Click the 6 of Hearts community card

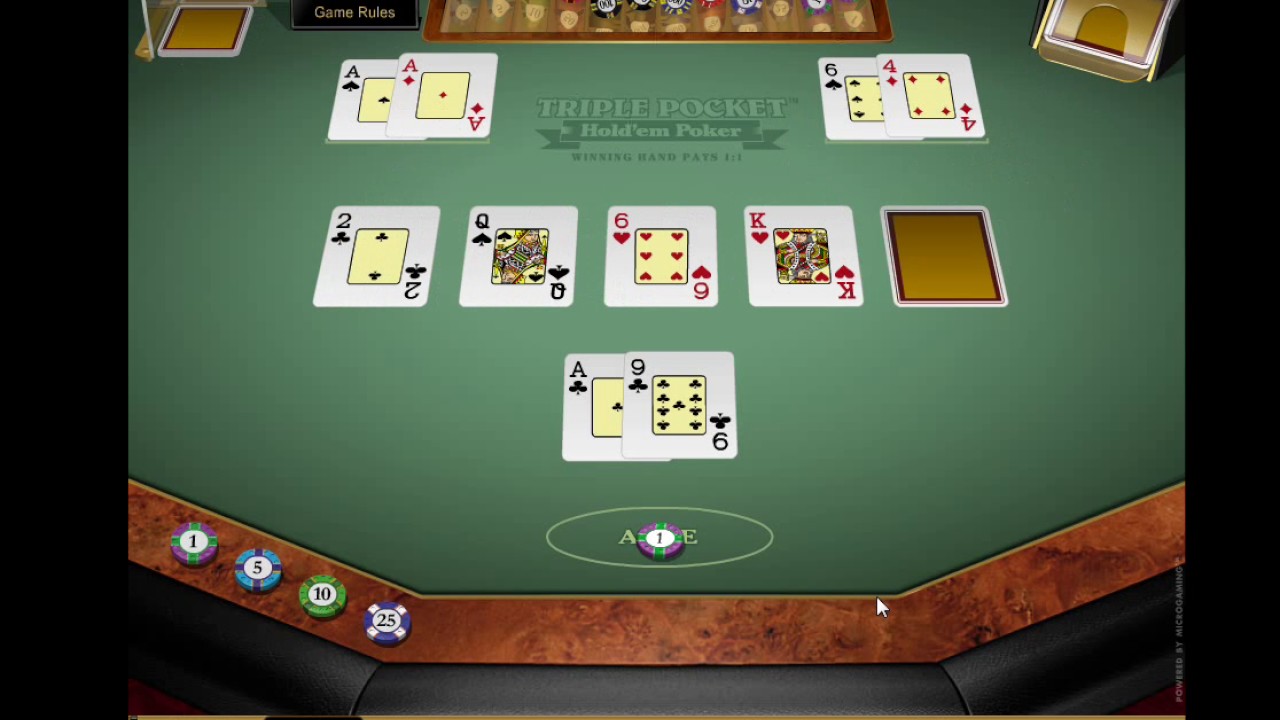[660, 255]
